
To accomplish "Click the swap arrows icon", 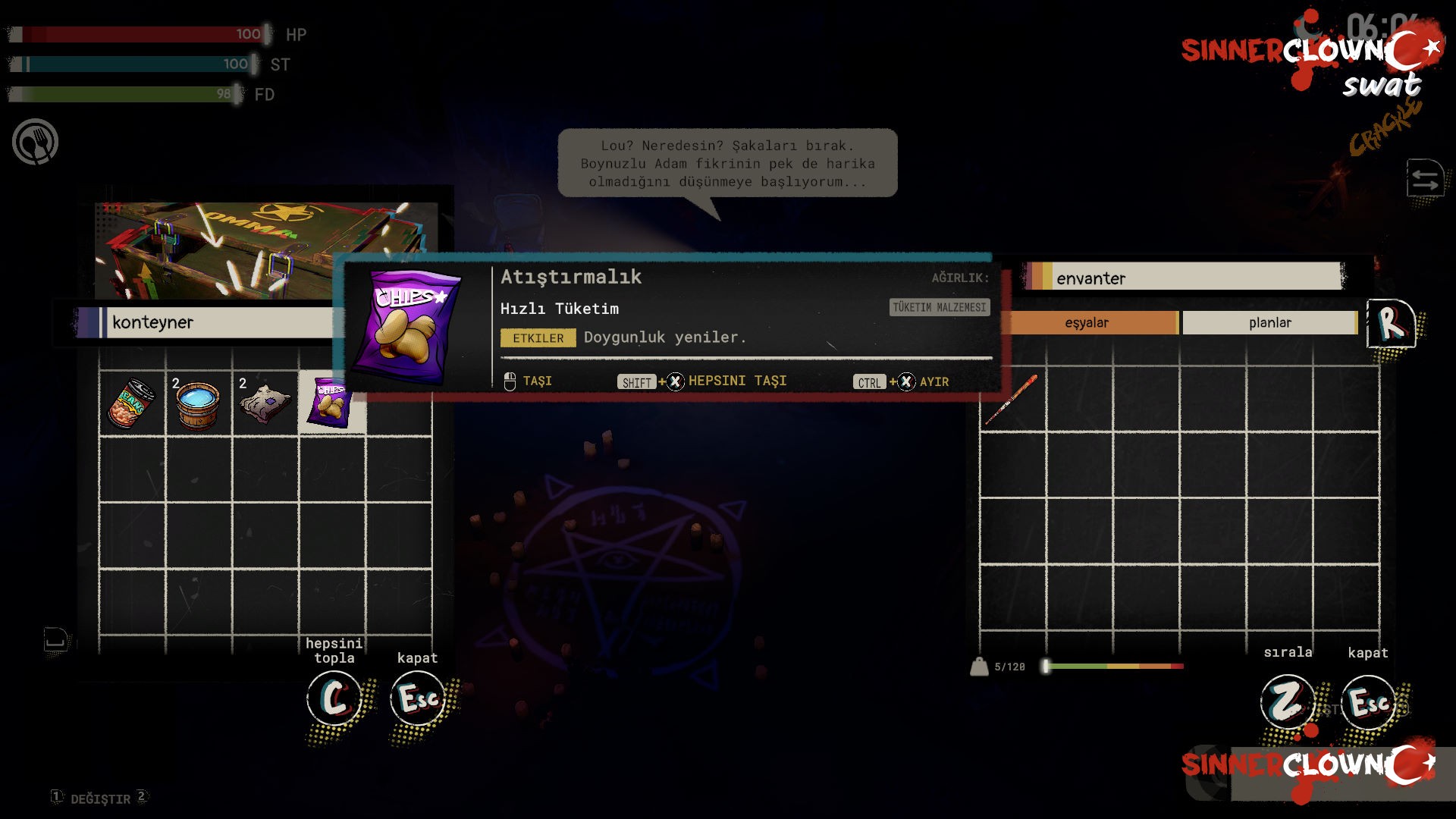I will click(x=1425, y=179).
